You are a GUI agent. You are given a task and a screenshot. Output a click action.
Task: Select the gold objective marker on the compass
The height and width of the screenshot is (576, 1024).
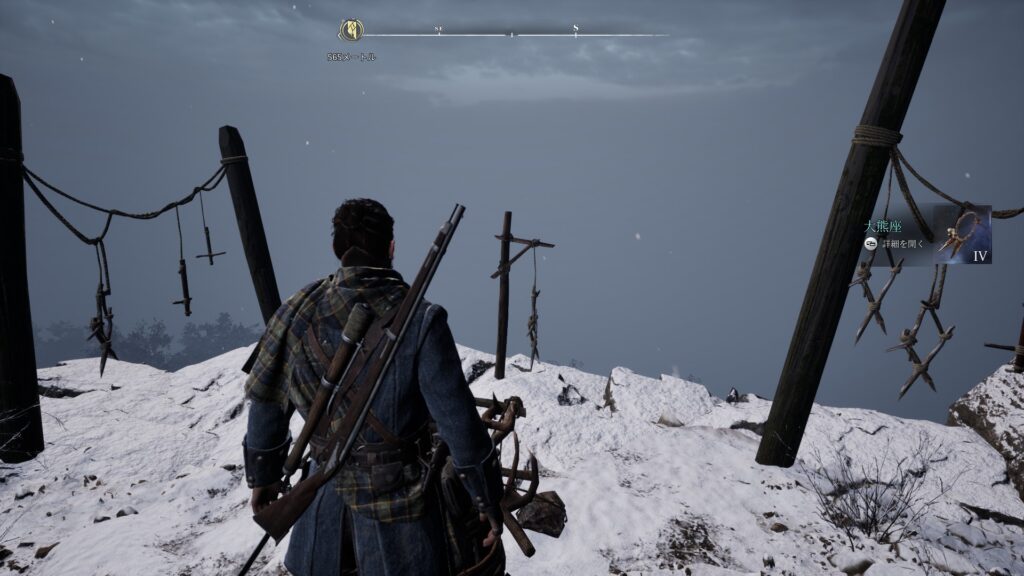point(351,30)
